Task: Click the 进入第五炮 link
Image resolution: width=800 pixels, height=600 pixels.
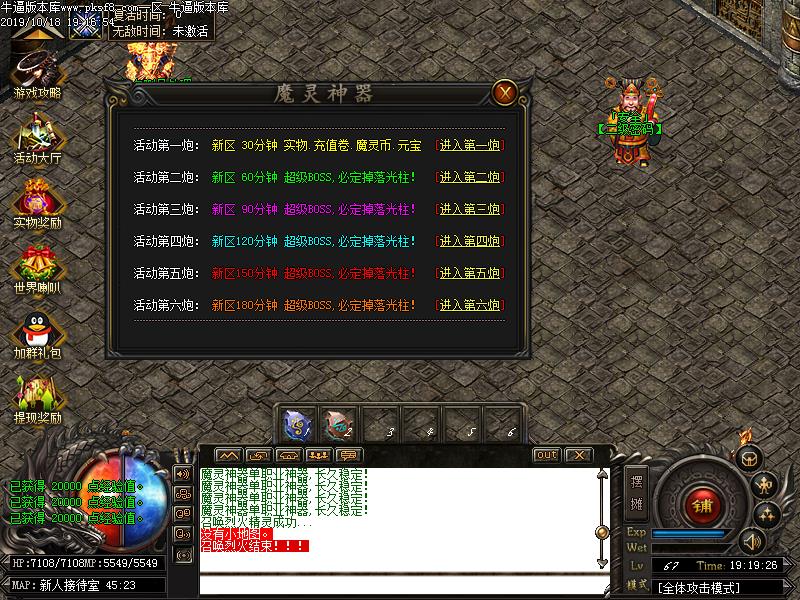Action: (x=469, y=274)
